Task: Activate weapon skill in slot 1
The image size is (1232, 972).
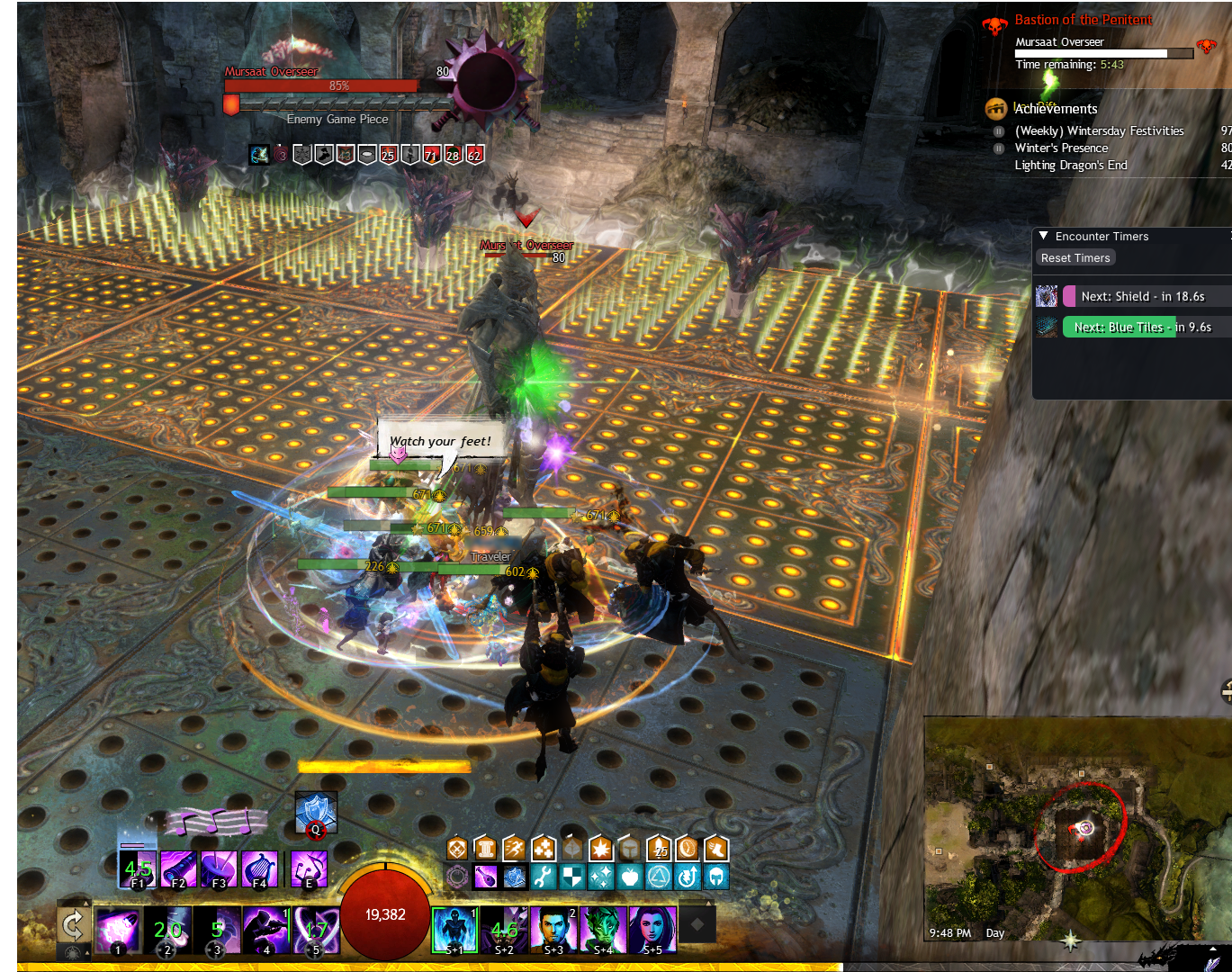Action: tap(117, 930)
